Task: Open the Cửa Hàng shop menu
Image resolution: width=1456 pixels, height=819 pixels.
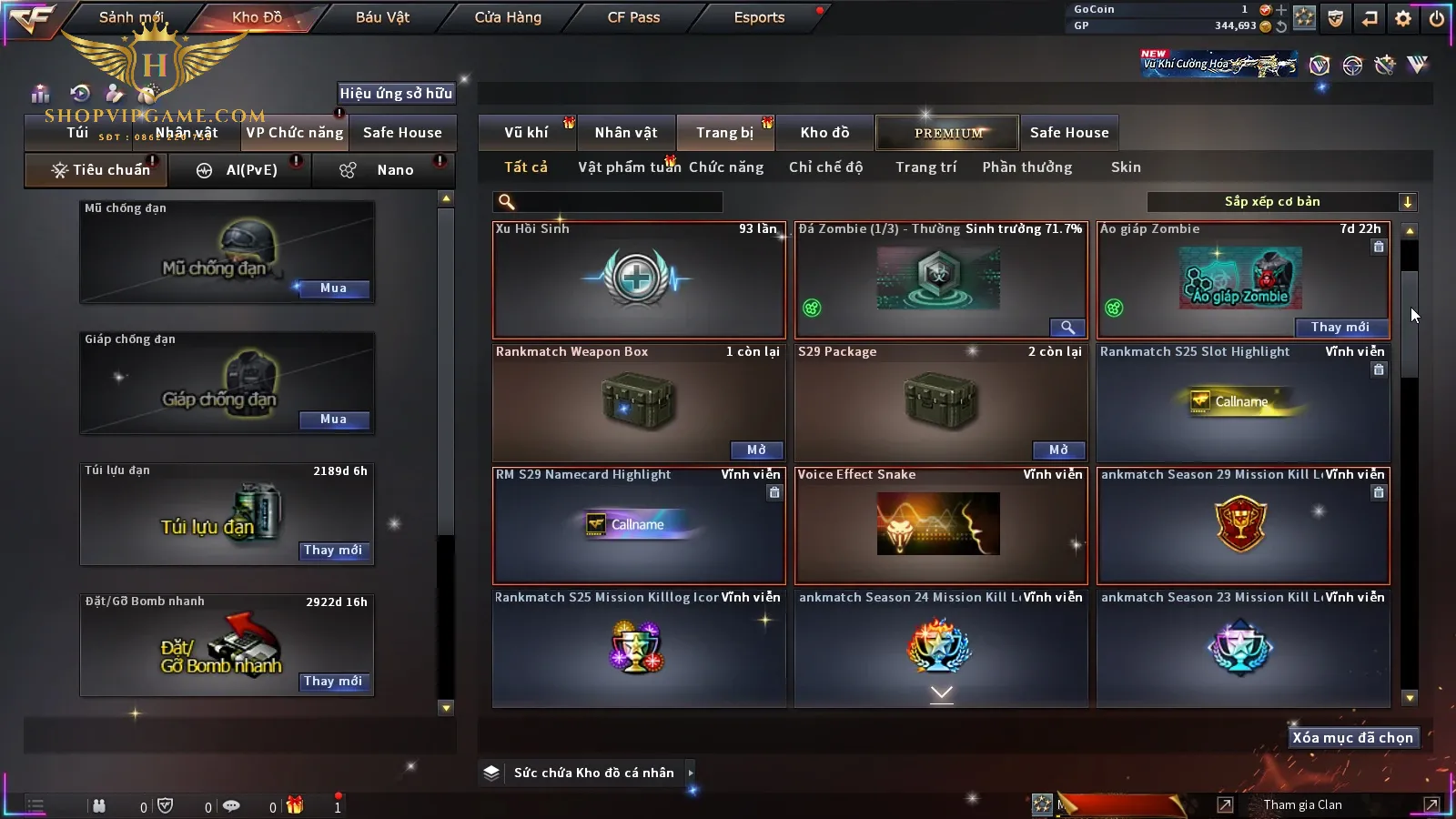Action: [x=508, y=17]
